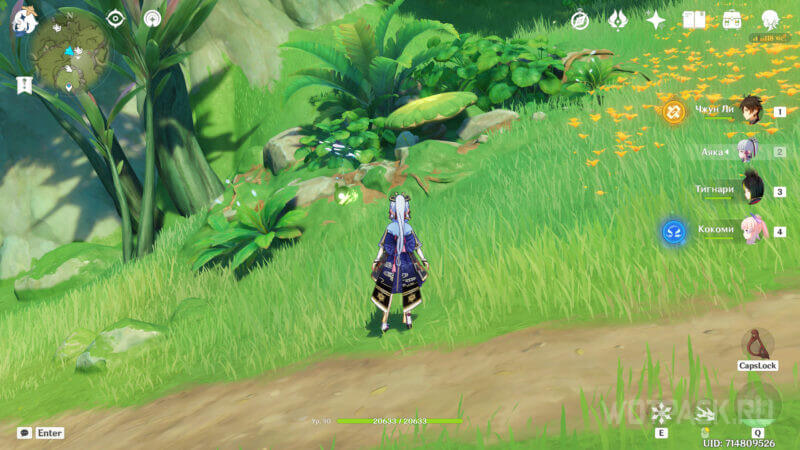This screenshot has width=800, height=450.
Task: Switch to party member Кокоми
Action: click(x=748, y=231)
